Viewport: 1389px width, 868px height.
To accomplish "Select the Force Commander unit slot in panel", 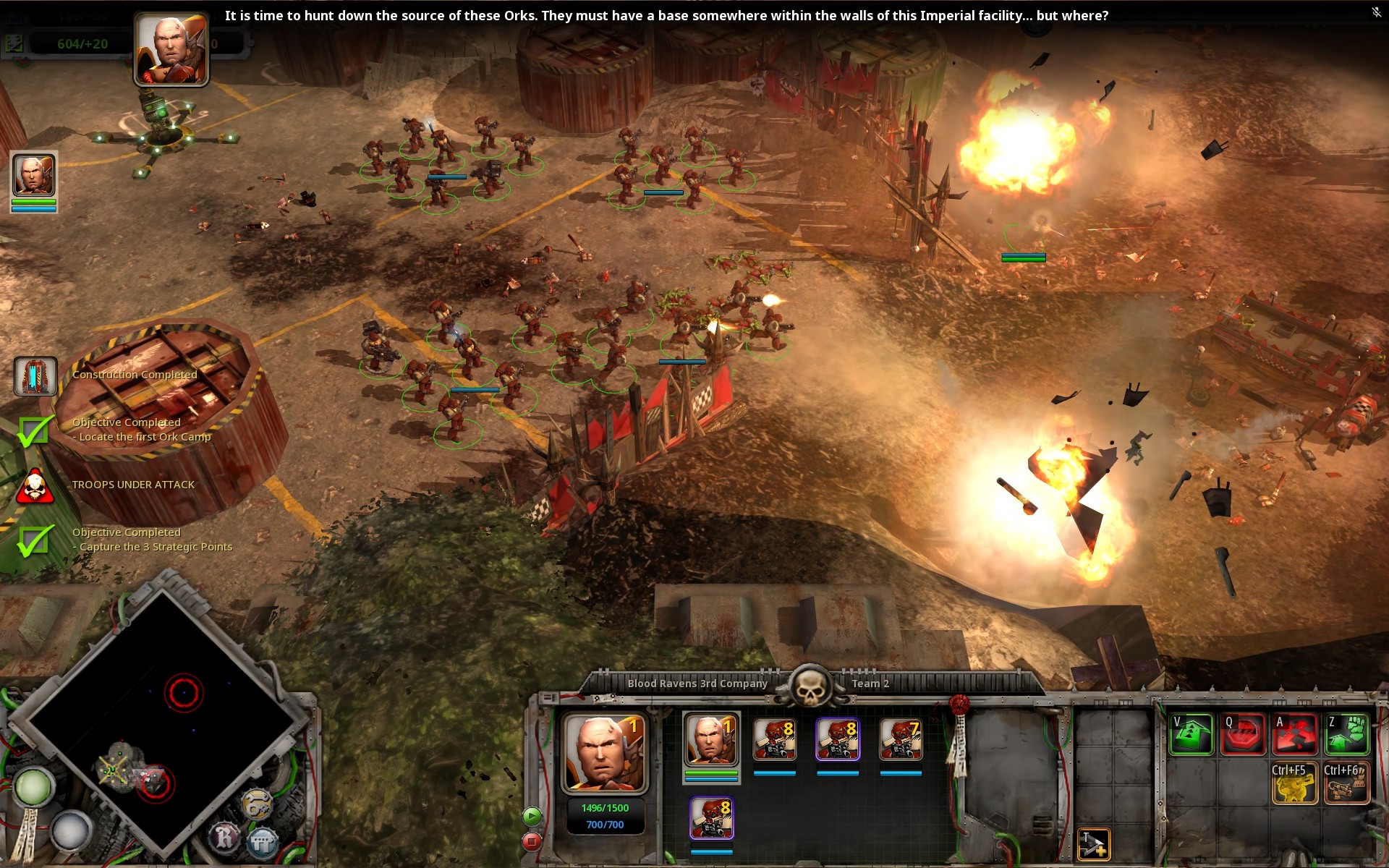I will 710,739.
